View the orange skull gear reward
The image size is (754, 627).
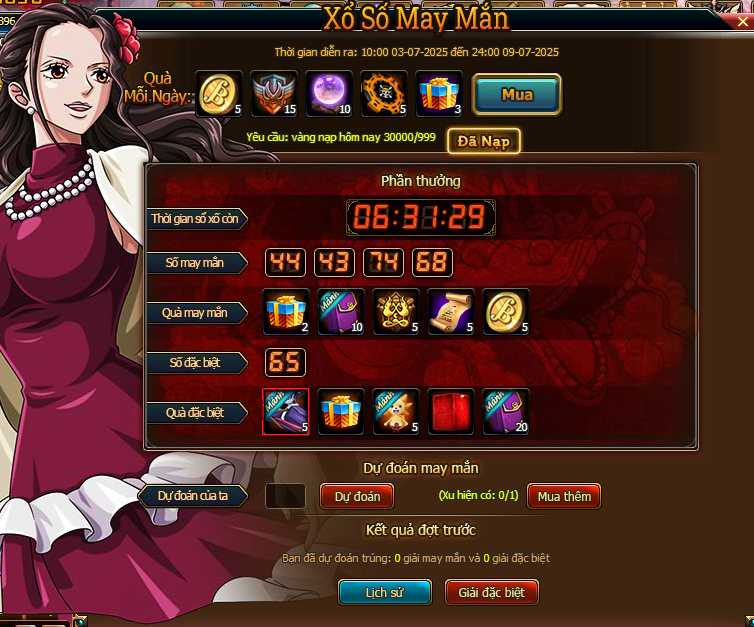[x=384, y=95]
